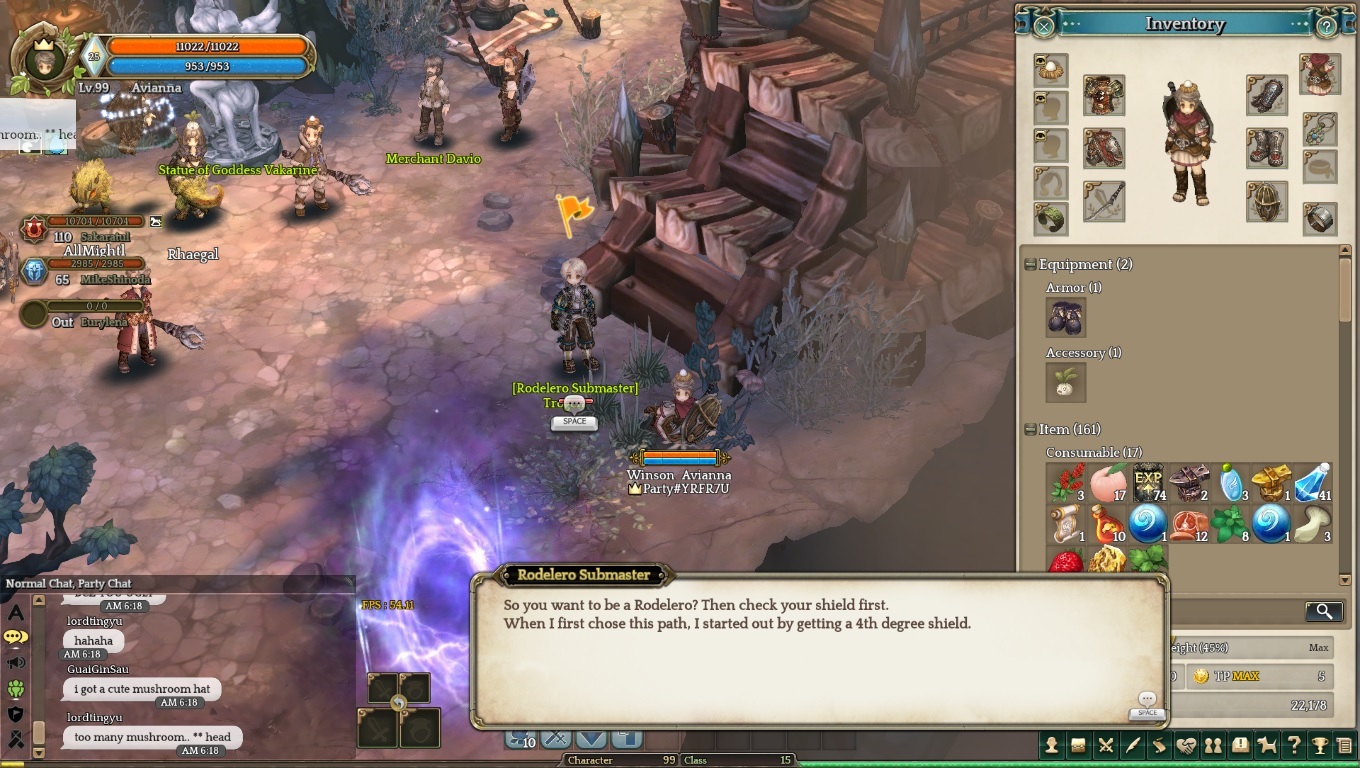Select the equipped shield slot
Viewport: 1360px width, 768px height.
1266,201
